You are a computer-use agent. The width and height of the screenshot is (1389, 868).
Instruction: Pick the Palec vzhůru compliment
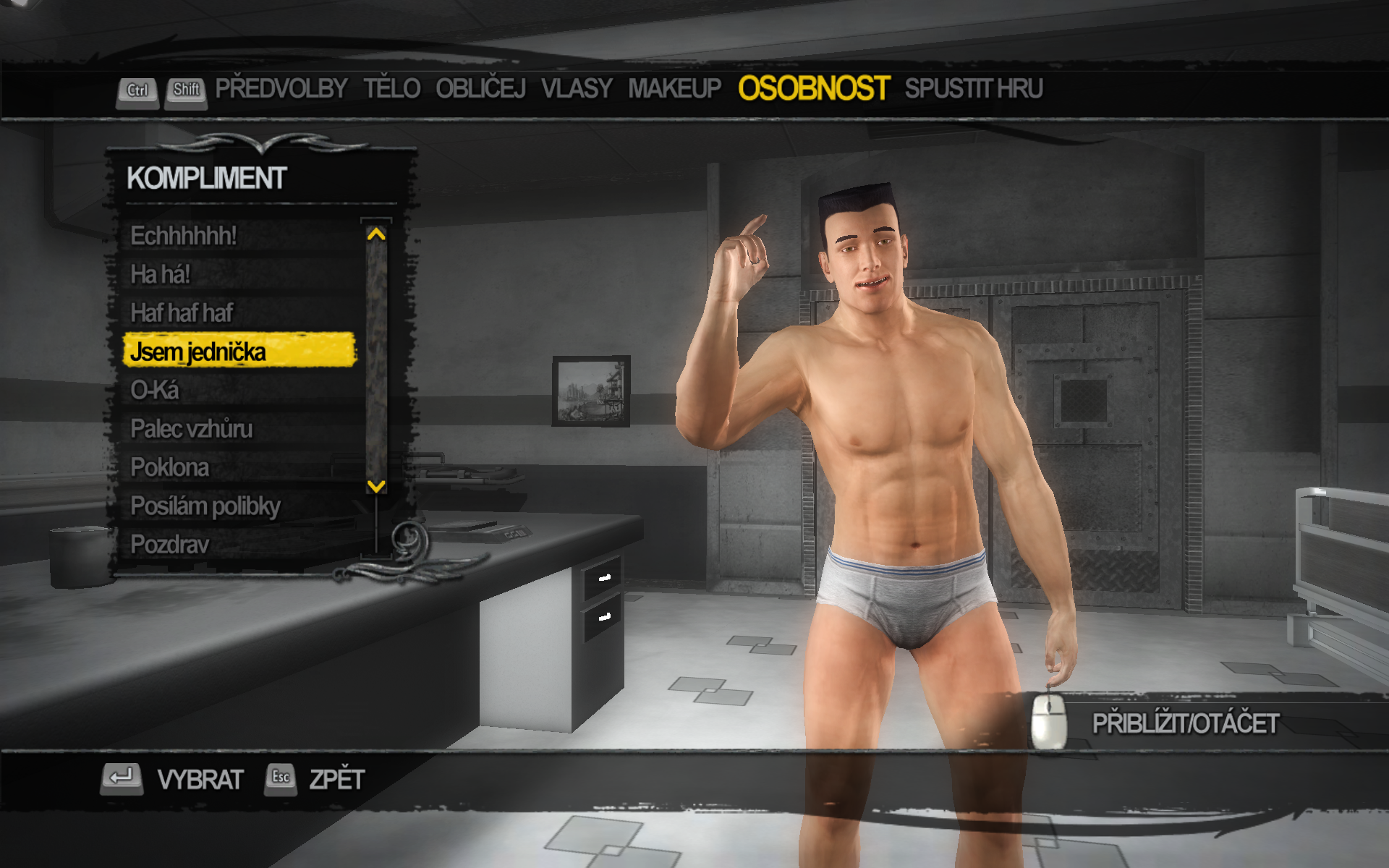[x=192, y=429]
